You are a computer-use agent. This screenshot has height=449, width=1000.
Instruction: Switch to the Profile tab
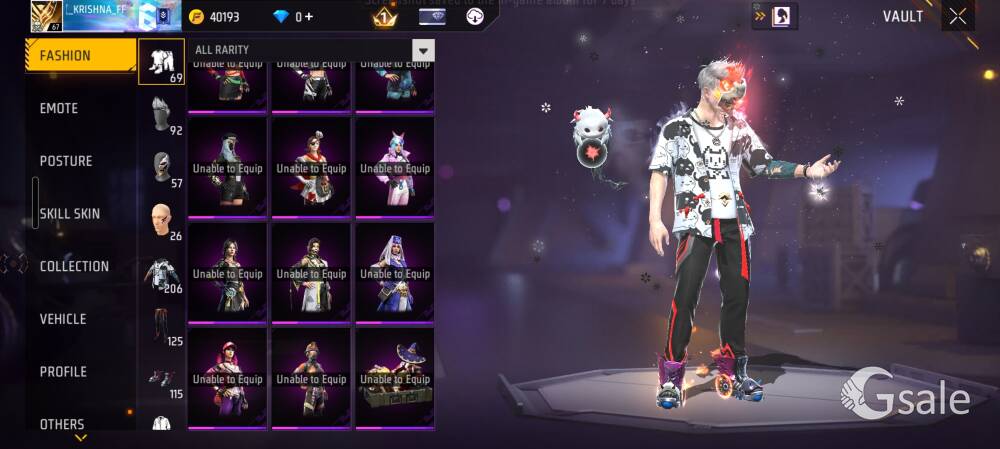63,372
